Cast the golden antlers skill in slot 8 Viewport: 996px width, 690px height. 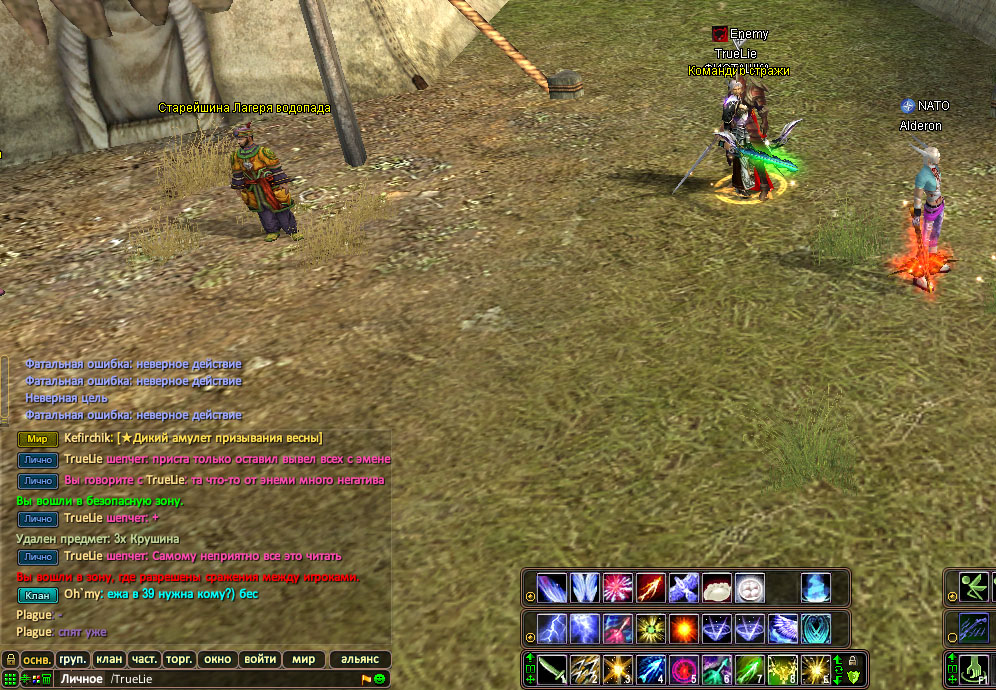(783, 668)
